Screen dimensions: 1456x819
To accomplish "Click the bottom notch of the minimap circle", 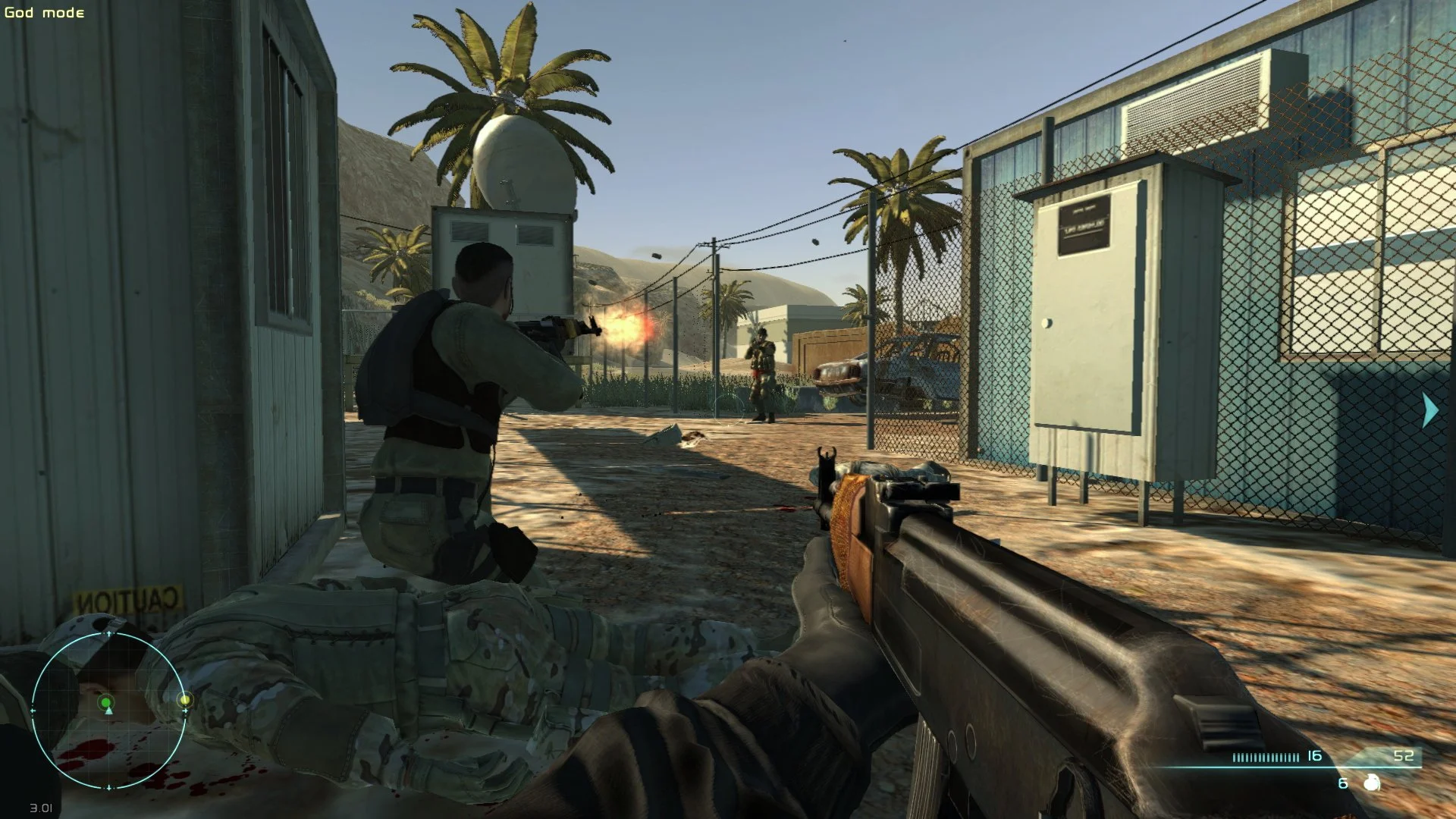I will point(109,786).
